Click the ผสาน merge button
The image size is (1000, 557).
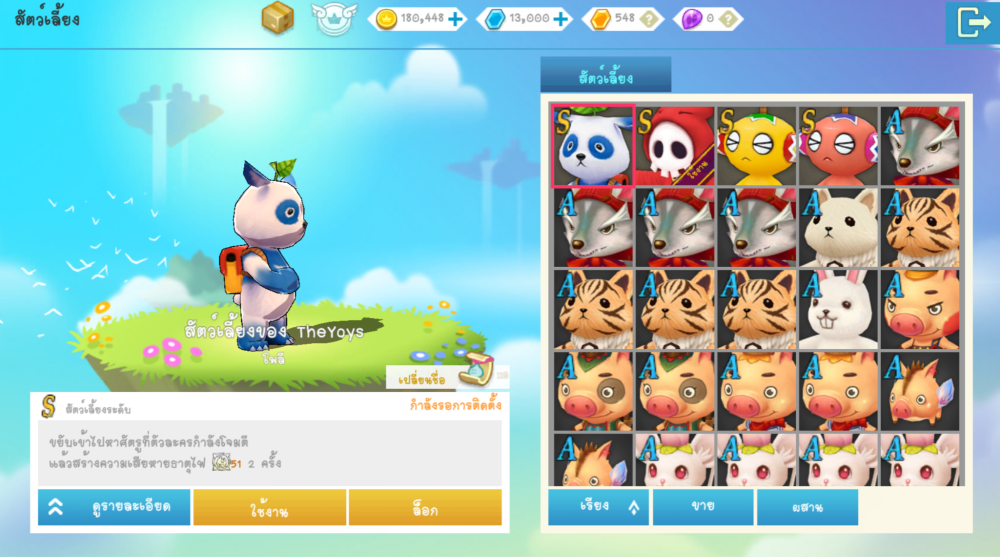point(806,507)
